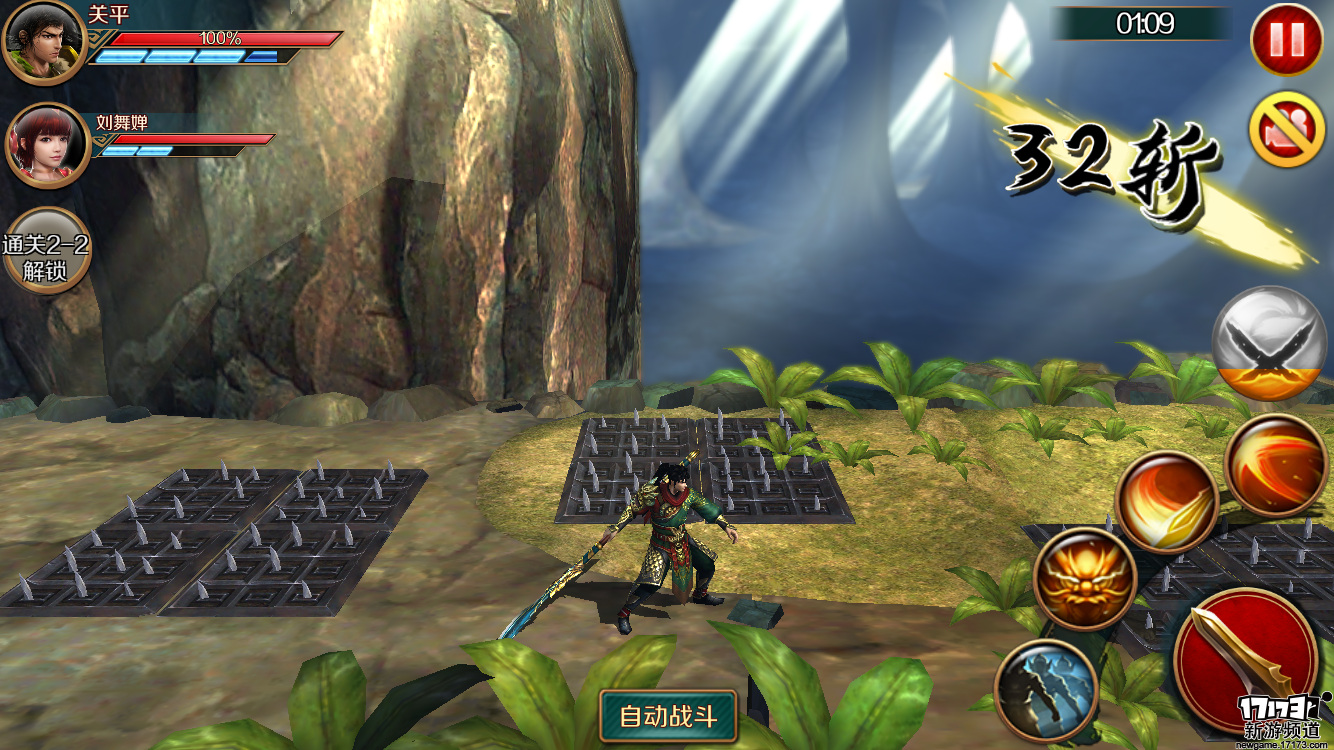Use the blue dash figure skill
Viewport: 1334px width, 750px height.
[1046, 691]
